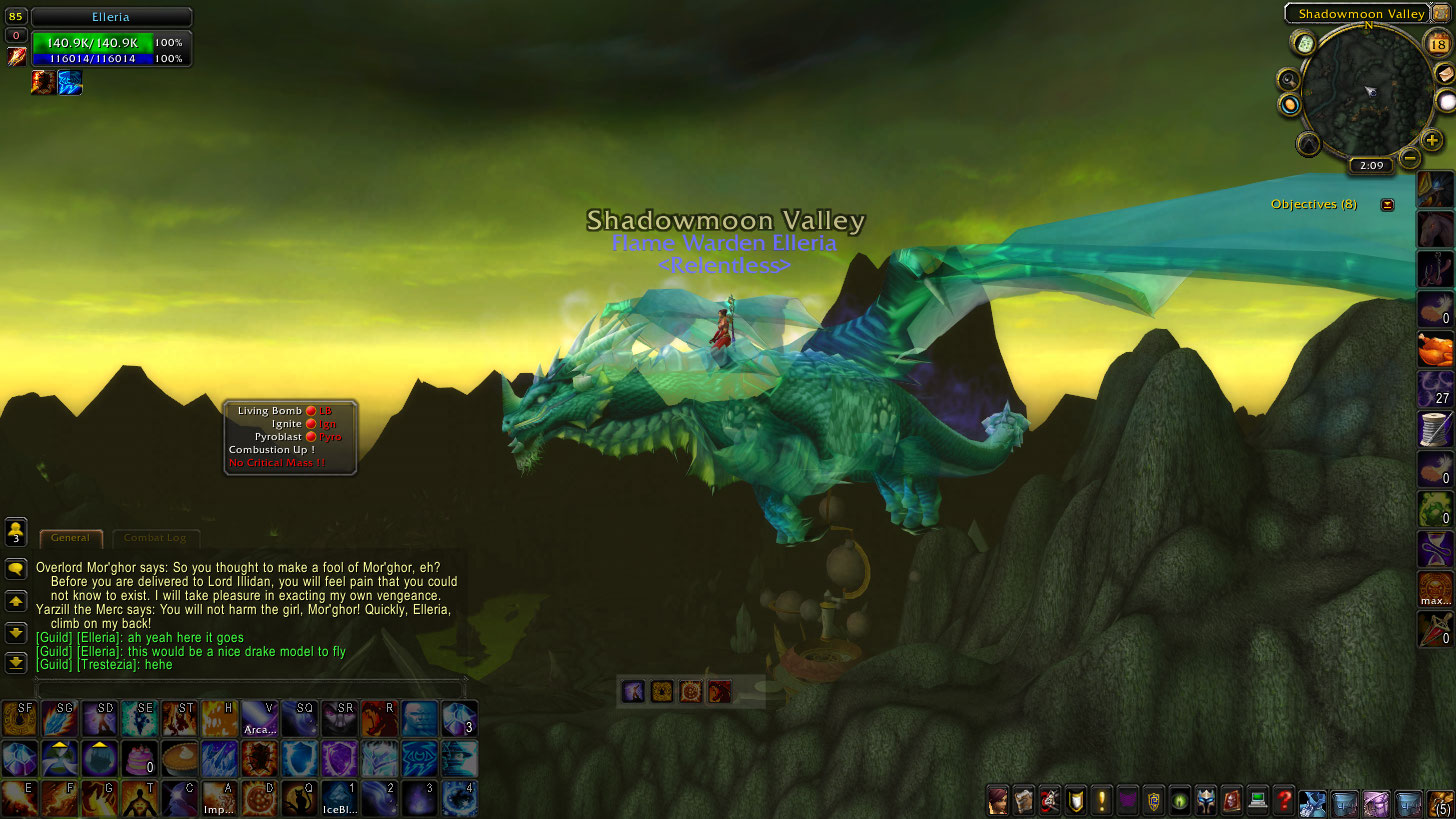Open the quest log exclamation mark button

click(1102, 800)
